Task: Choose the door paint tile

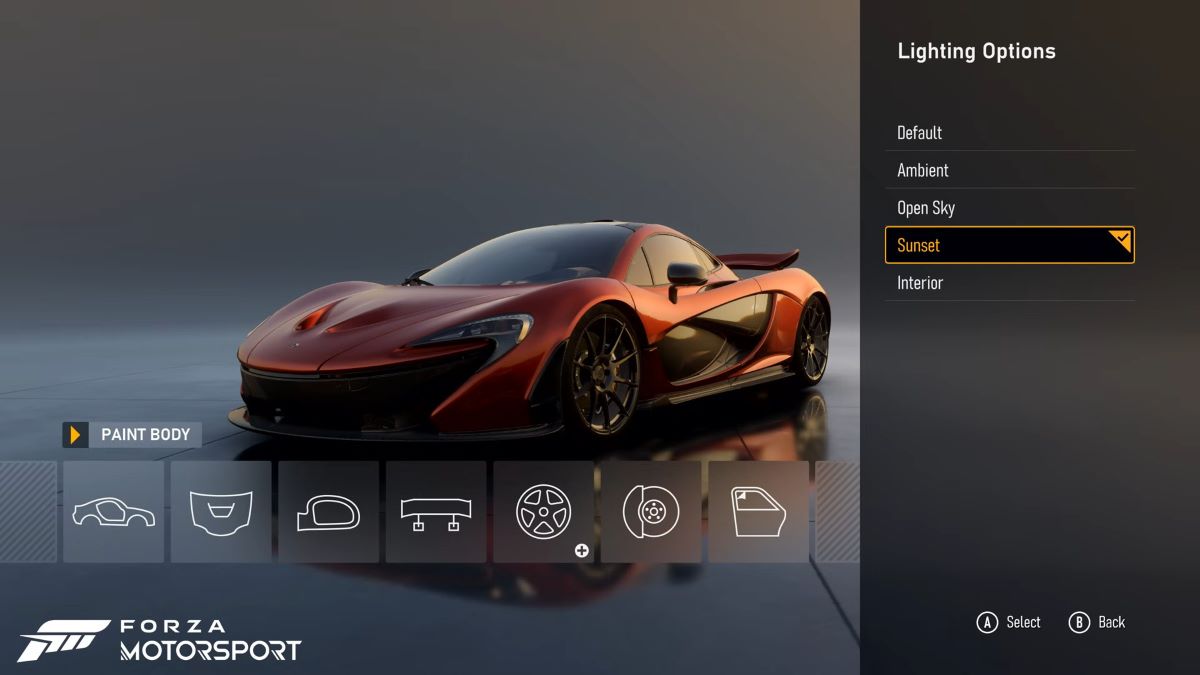Action: [x=758, y=512]
